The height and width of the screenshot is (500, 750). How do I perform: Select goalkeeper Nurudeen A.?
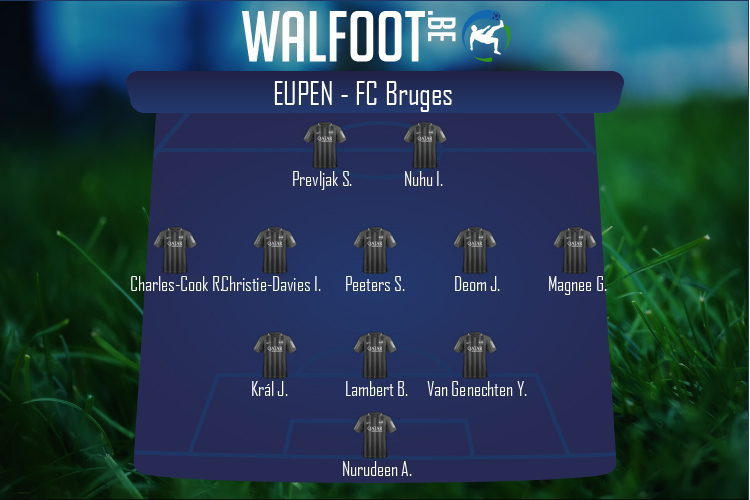click(x=375, y=436)
